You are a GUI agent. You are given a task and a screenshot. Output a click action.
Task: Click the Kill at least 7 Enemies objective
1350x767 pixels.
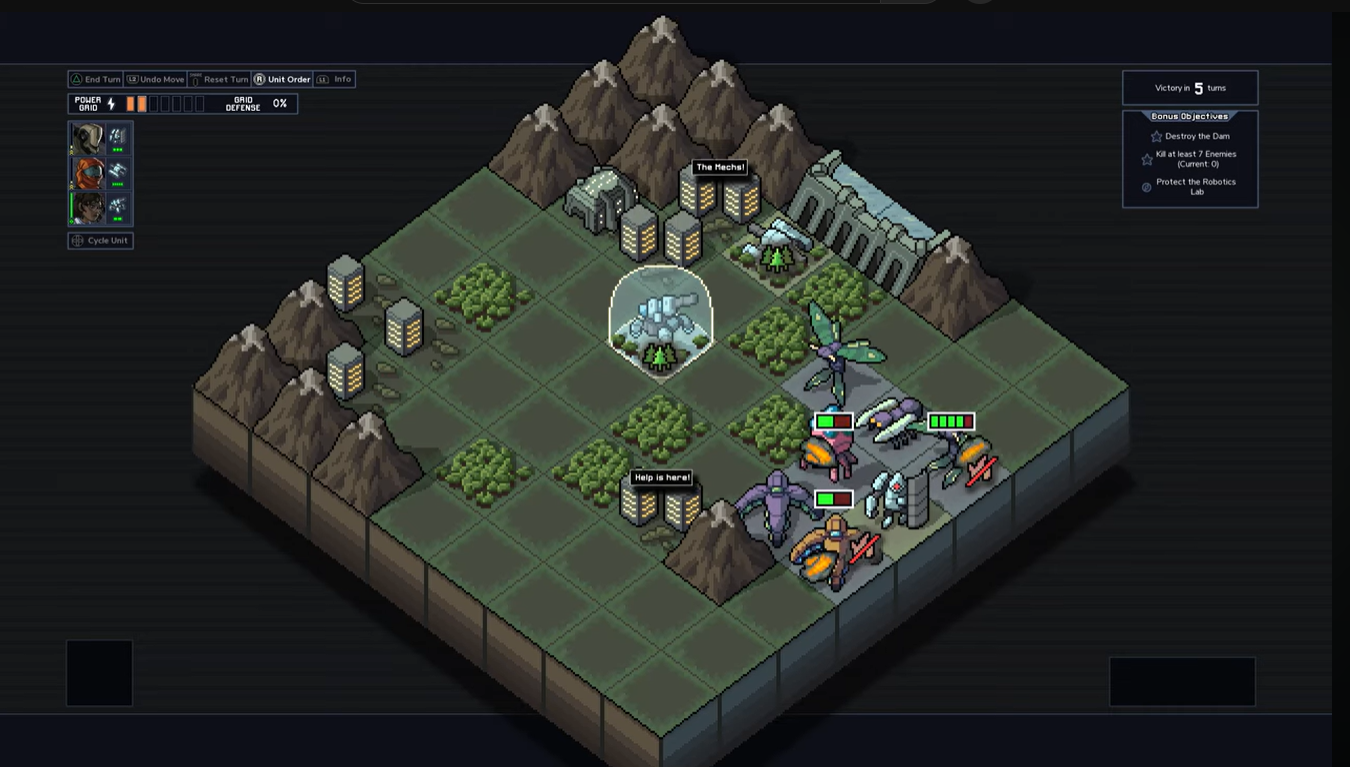tap(1195, 159)
